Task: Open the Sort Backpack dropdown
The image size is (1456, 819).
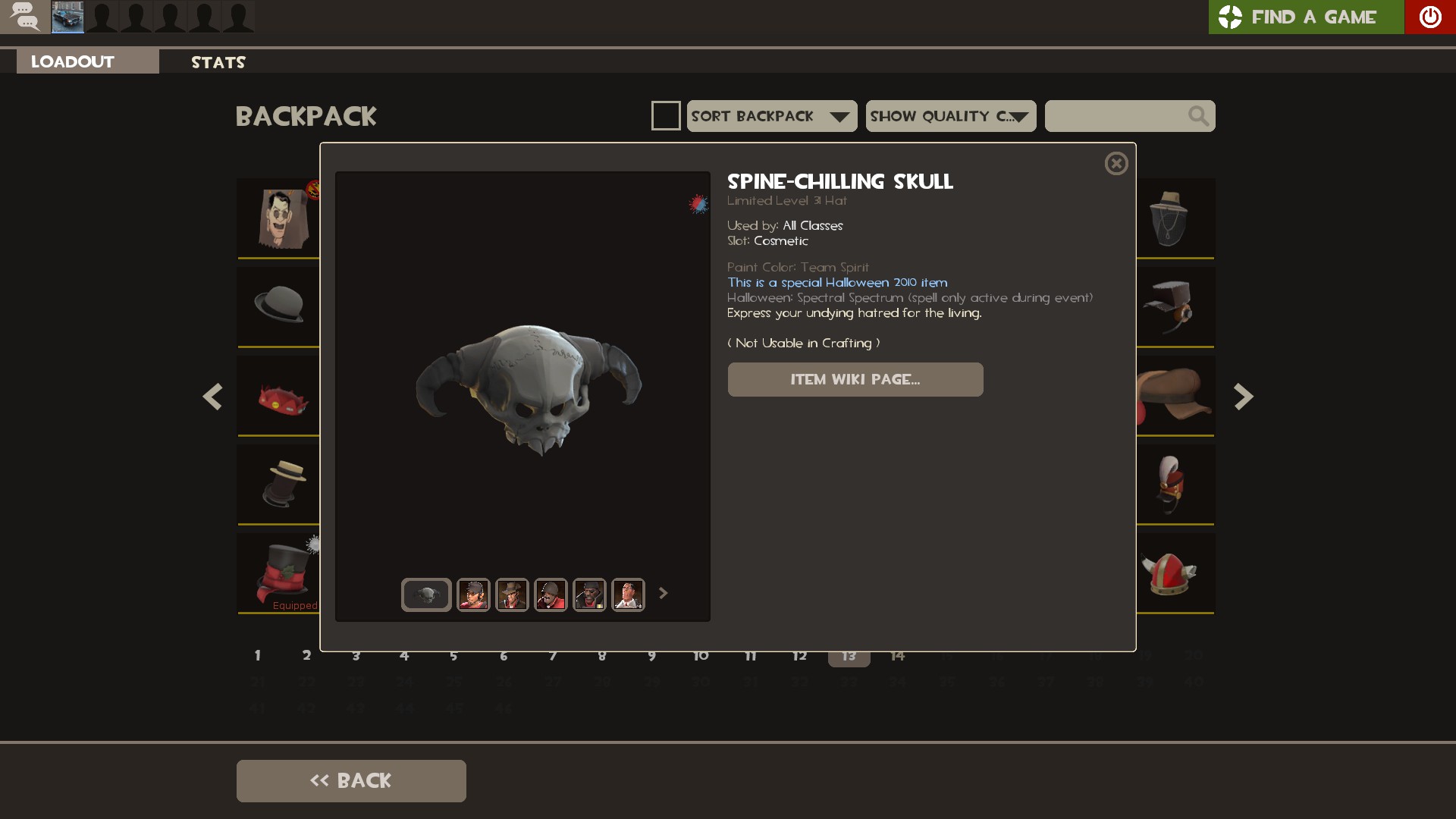Action: tap(772, 116)
